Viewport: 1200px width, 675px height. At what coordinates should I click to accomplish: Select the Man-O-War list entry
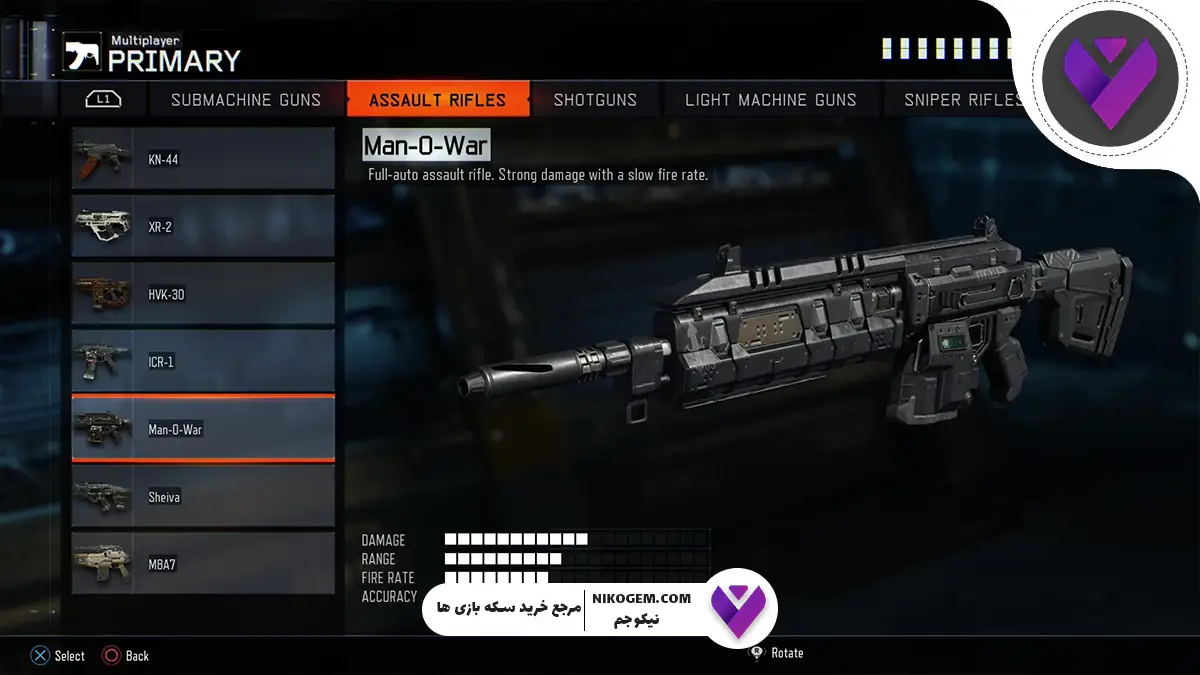(x=203, y=429)
